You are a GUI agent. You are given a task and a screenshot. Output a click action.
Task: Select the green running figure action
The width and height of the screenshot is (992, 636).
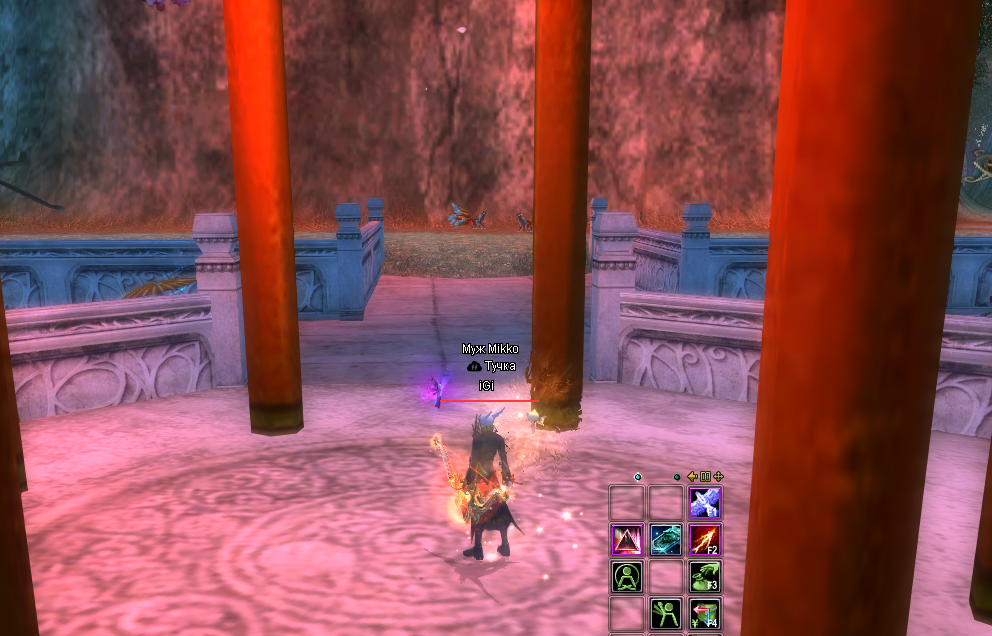pos(666,614)
